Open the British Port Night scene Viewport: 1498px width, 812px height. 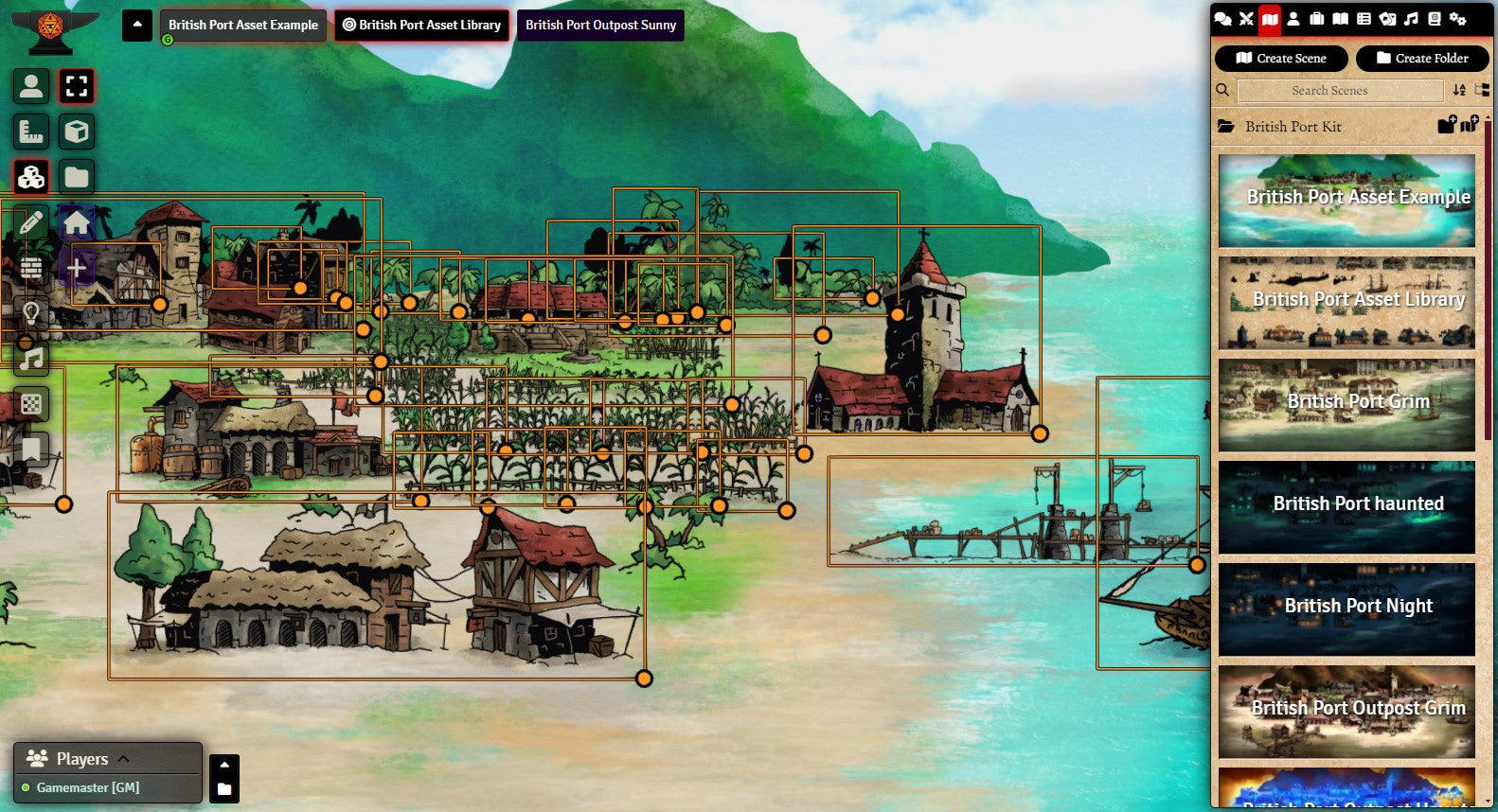(x=1346, y=609)
